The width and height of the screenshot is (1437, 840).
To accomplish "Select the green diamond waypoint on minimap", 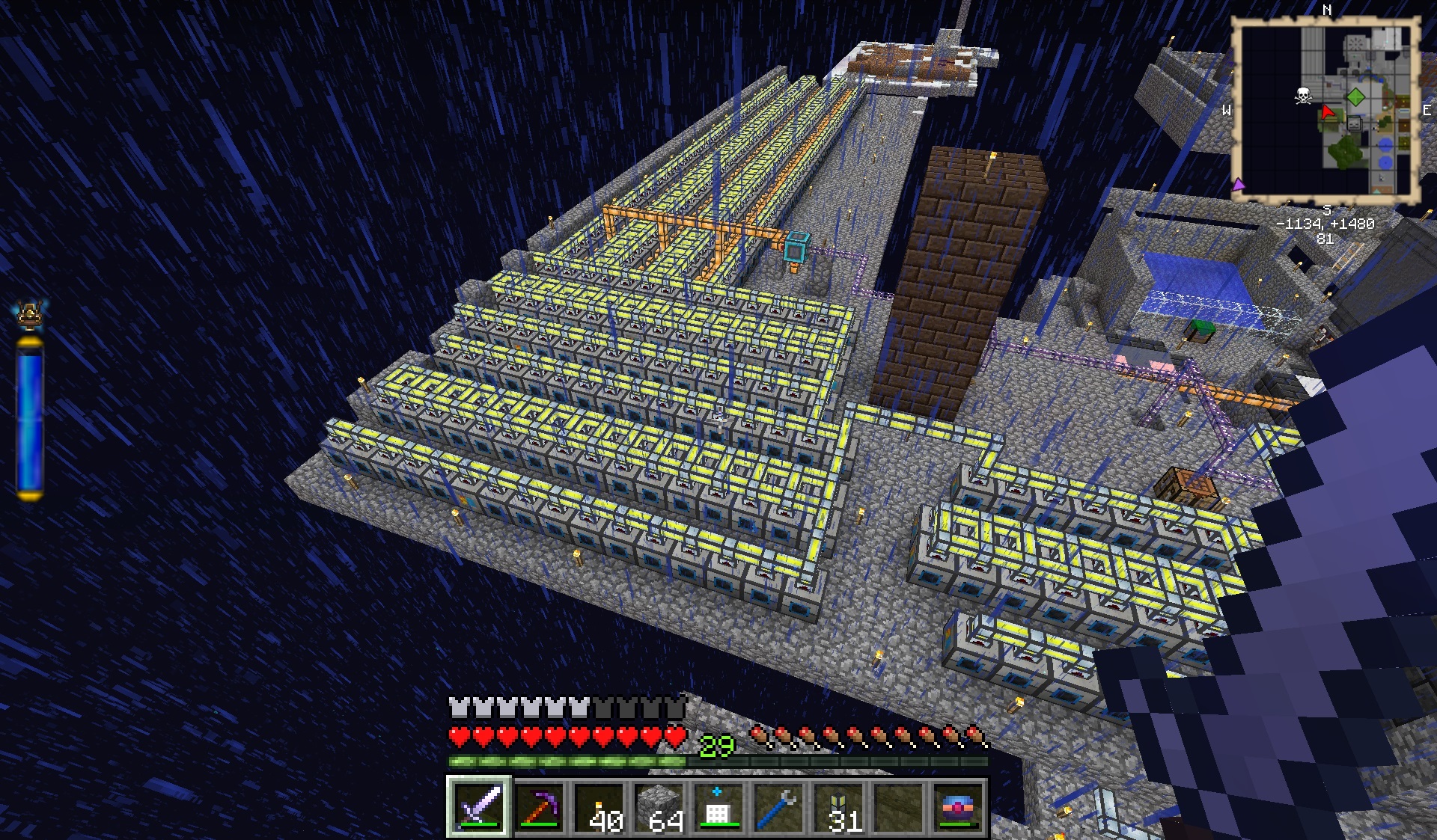I will pyautogui.click(x=1355, y=96).
